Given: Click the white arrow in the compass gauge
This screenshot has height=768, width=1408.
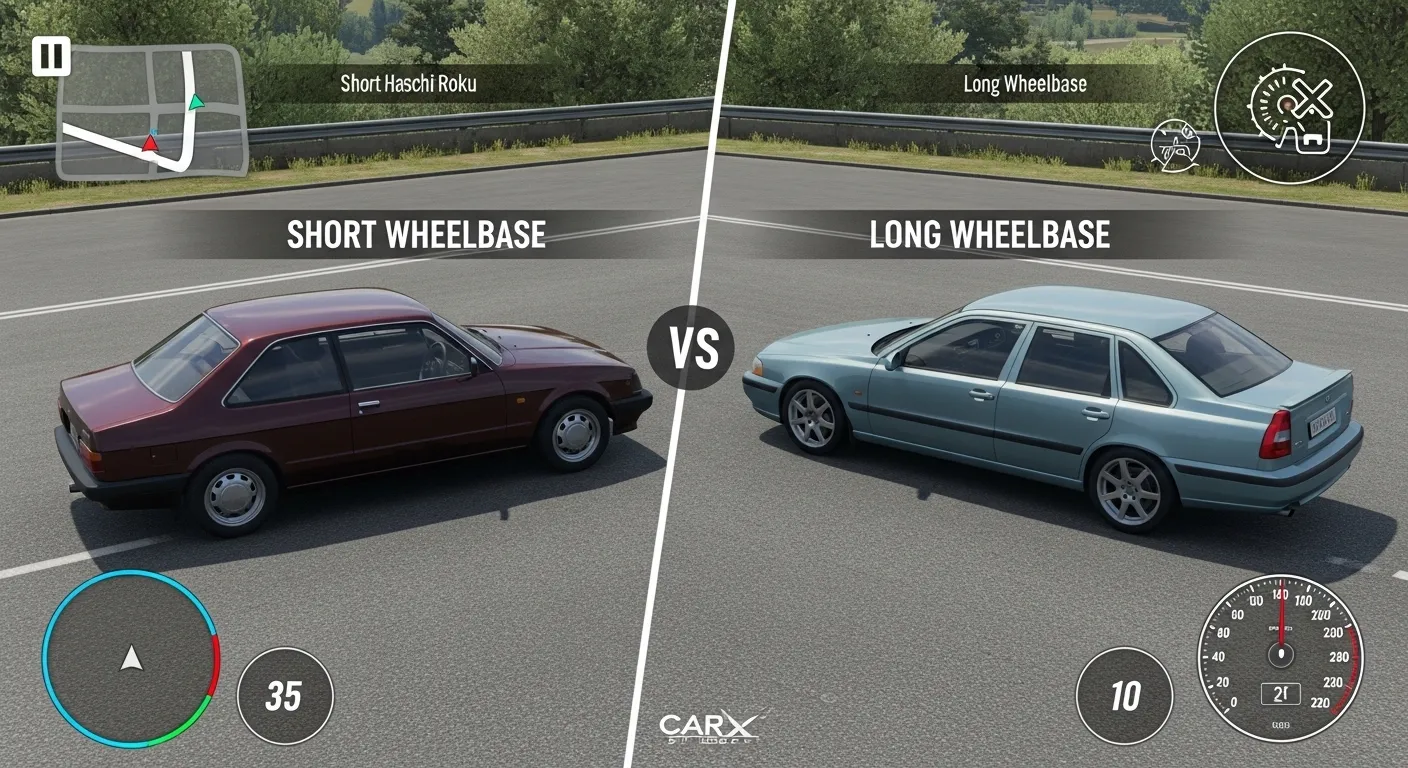Looking at the screenshot, I should click(x=130, y=660).
